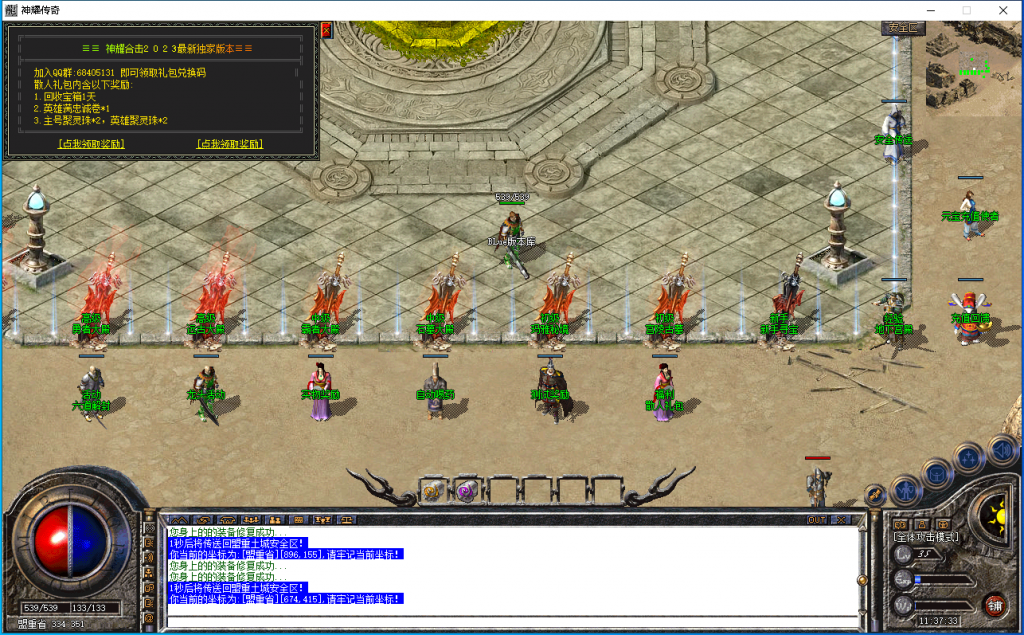The height and width of the screenshot is (635, 1024).
Task: Use the purple item in the hotbar
Action: point(465,490)
